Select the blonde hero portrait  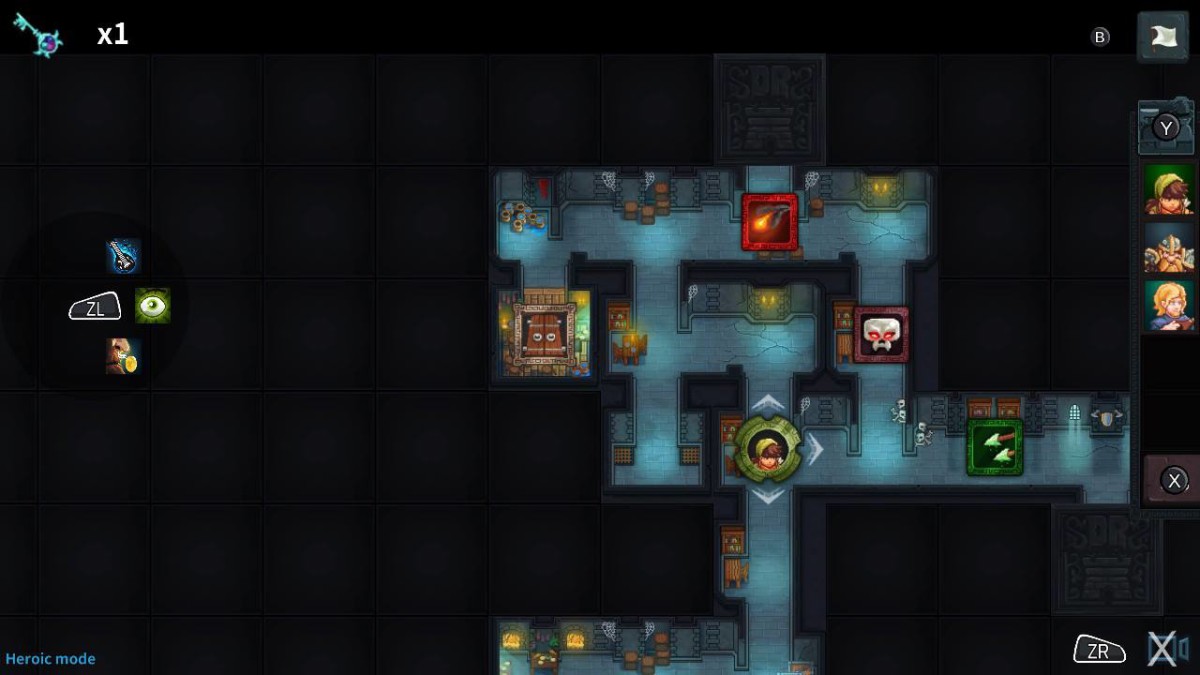click(x=1168, y=306)
